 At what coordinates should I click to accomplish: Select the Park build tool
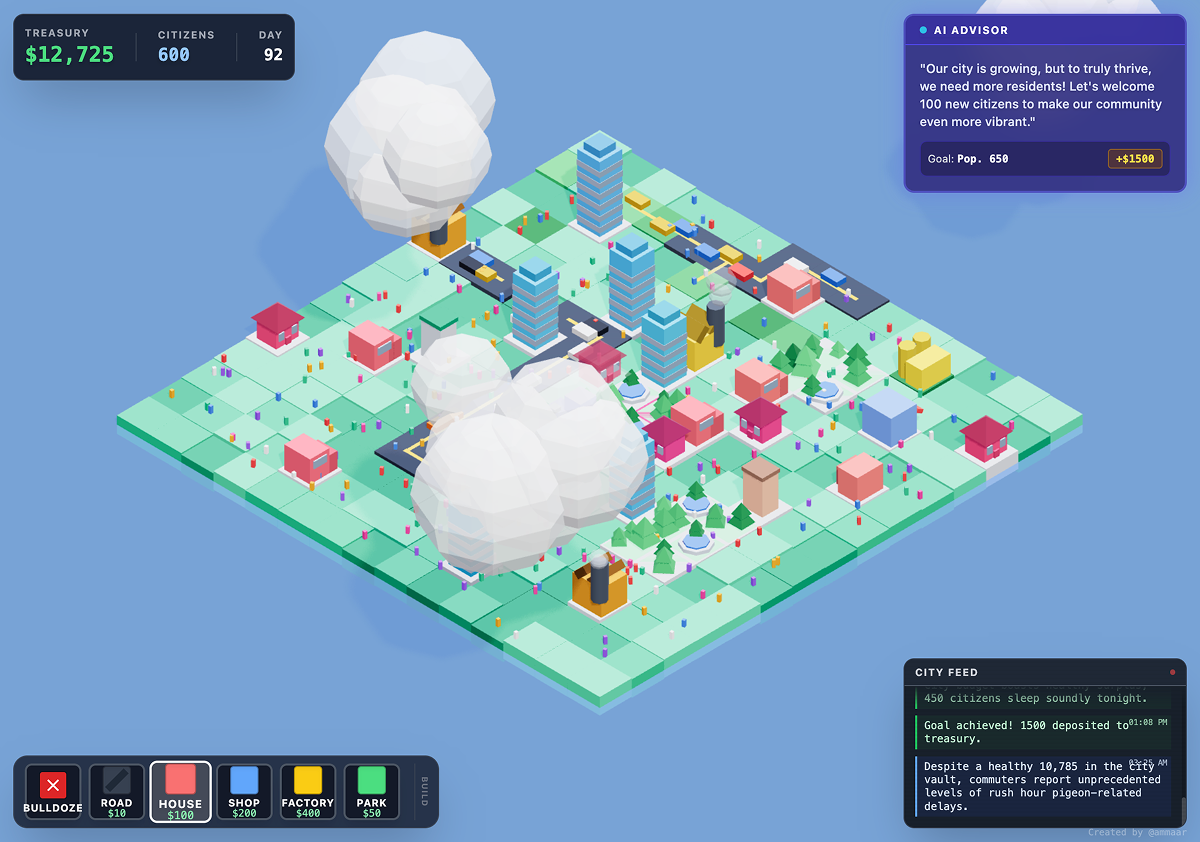[372, 792]
